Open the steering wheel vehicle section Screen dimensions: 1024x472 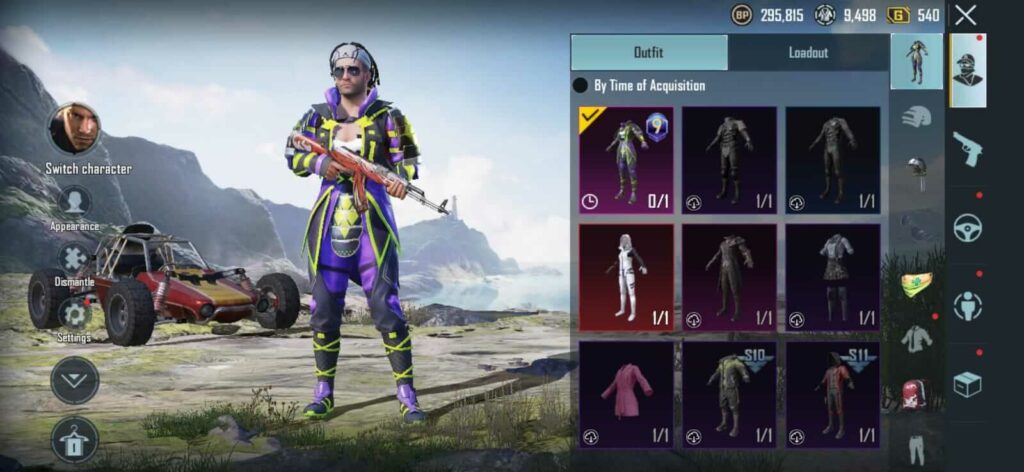coord(967,229)
